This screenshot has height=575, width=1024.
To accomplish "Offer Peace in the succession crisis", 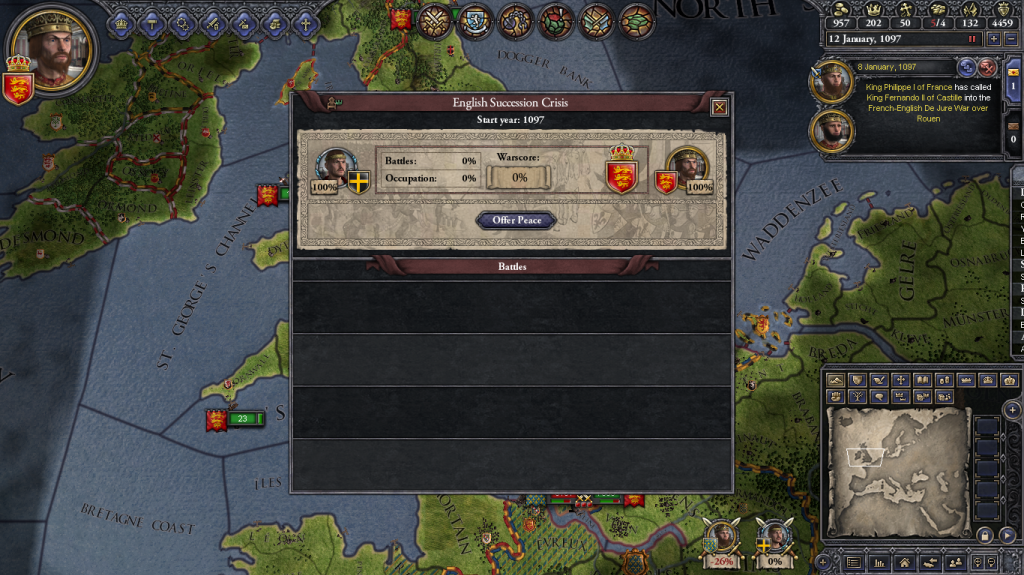I will [516, 220].
